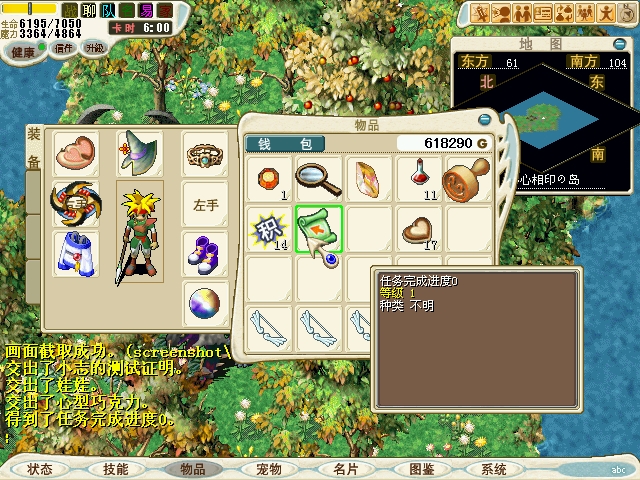Click the 左手 left-hand equipment slot

tap(205, 204)
